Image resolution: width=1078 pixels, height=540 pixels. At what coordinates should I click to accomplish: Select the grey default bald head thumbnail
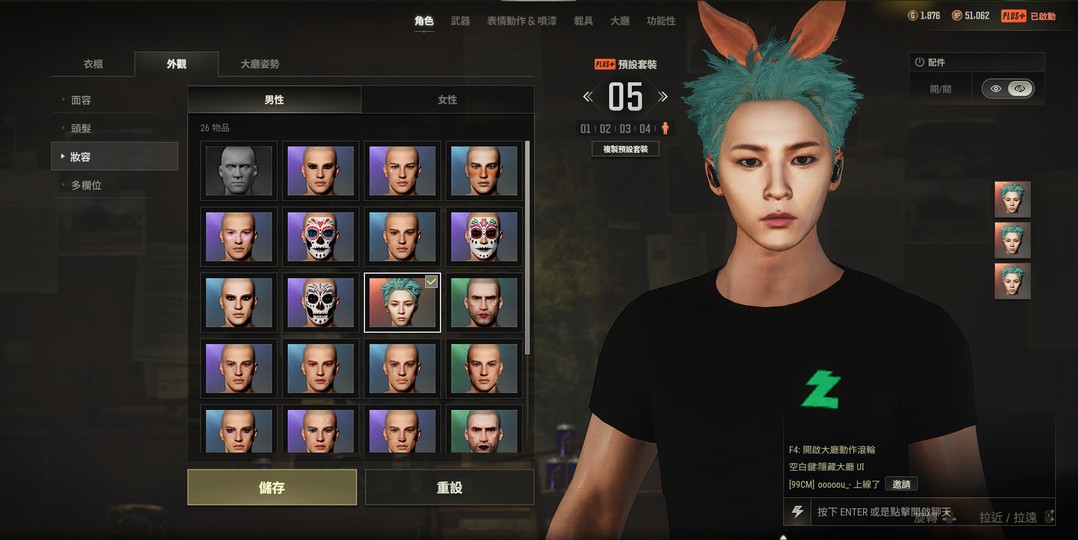[x=239, y=170]
